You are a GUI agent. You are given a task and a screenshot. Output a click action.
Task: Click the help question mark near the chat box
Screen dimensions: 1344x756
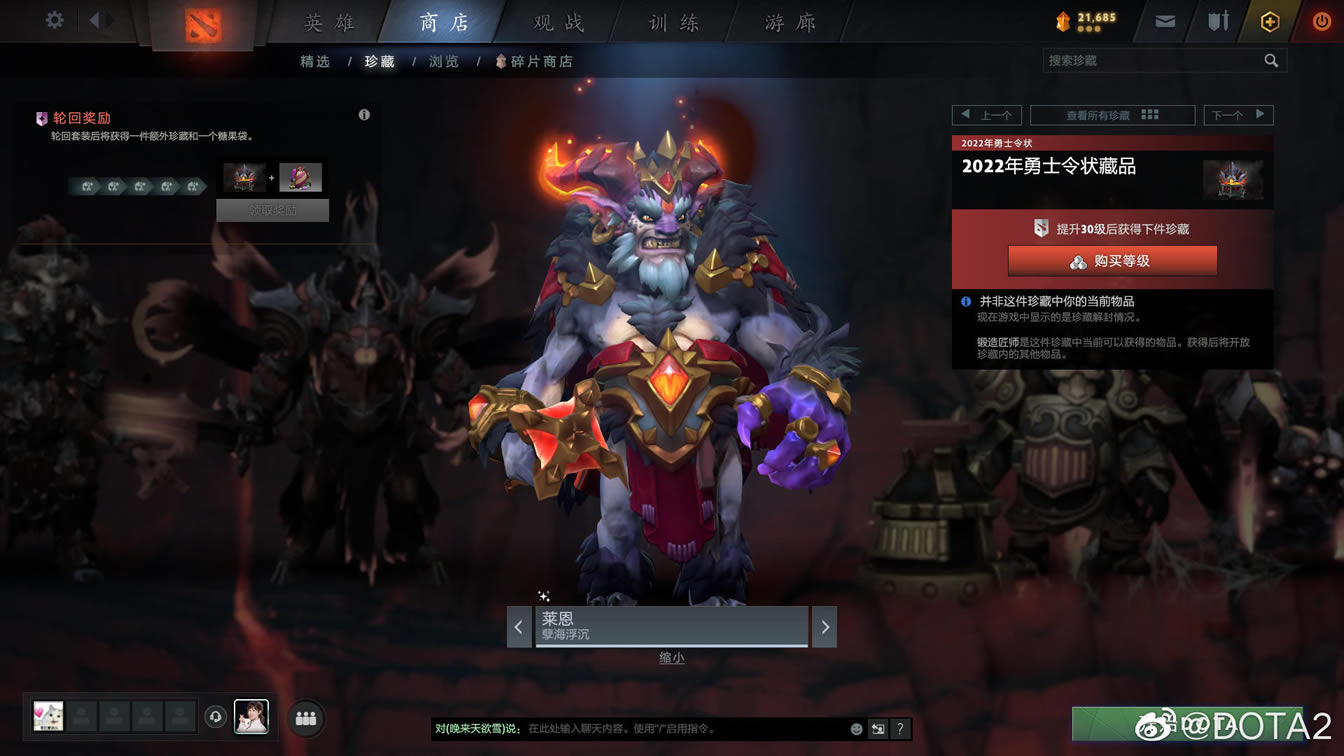click(x=898, y=729)
